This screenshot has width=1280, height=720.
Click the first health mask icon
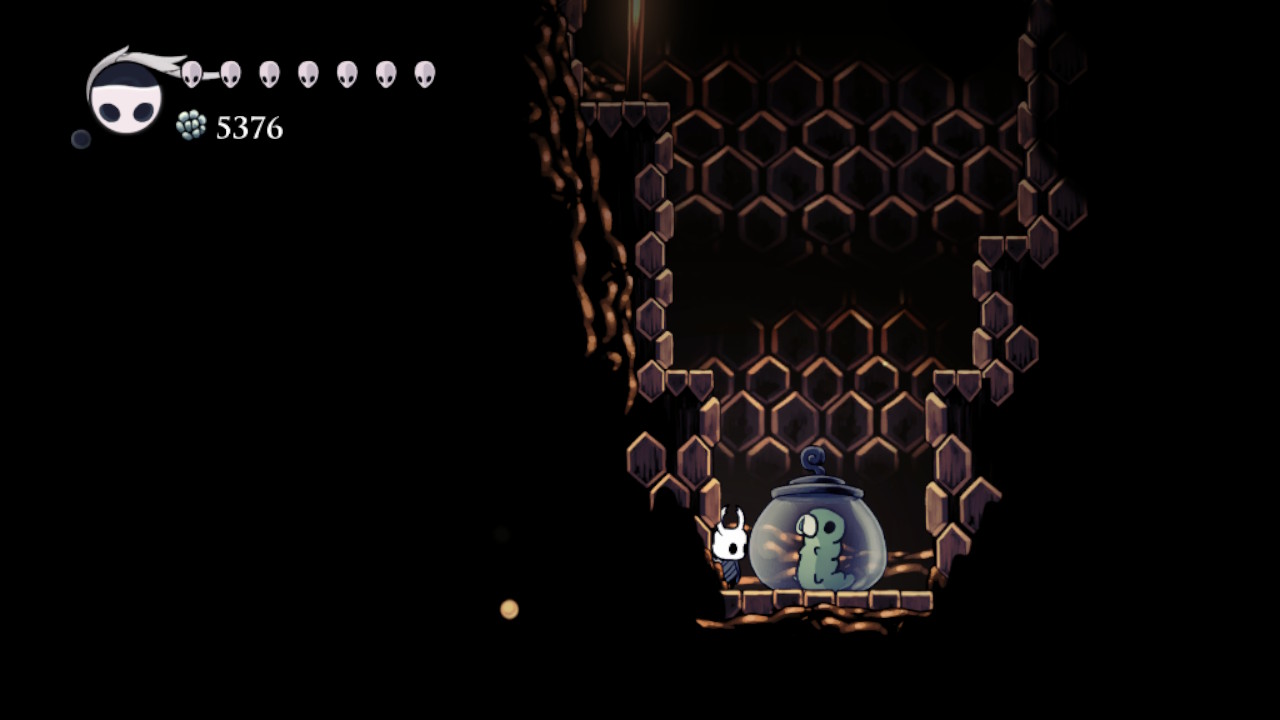[x=190, y=72]
